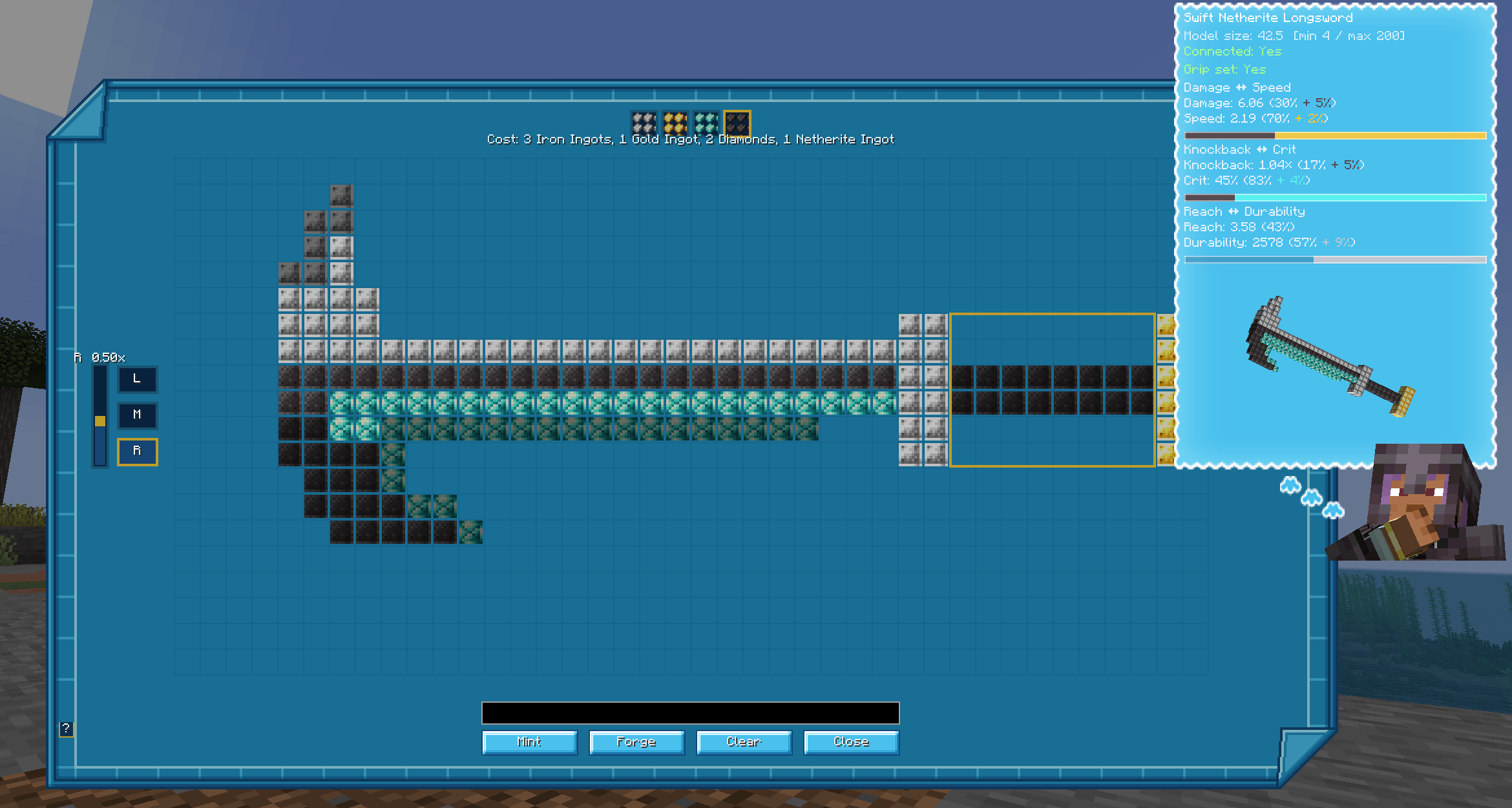Screen dimensions: 1512x808
Task: Adjust the 0.50x vertical brush slider
Action: click(x=100, y=420)
